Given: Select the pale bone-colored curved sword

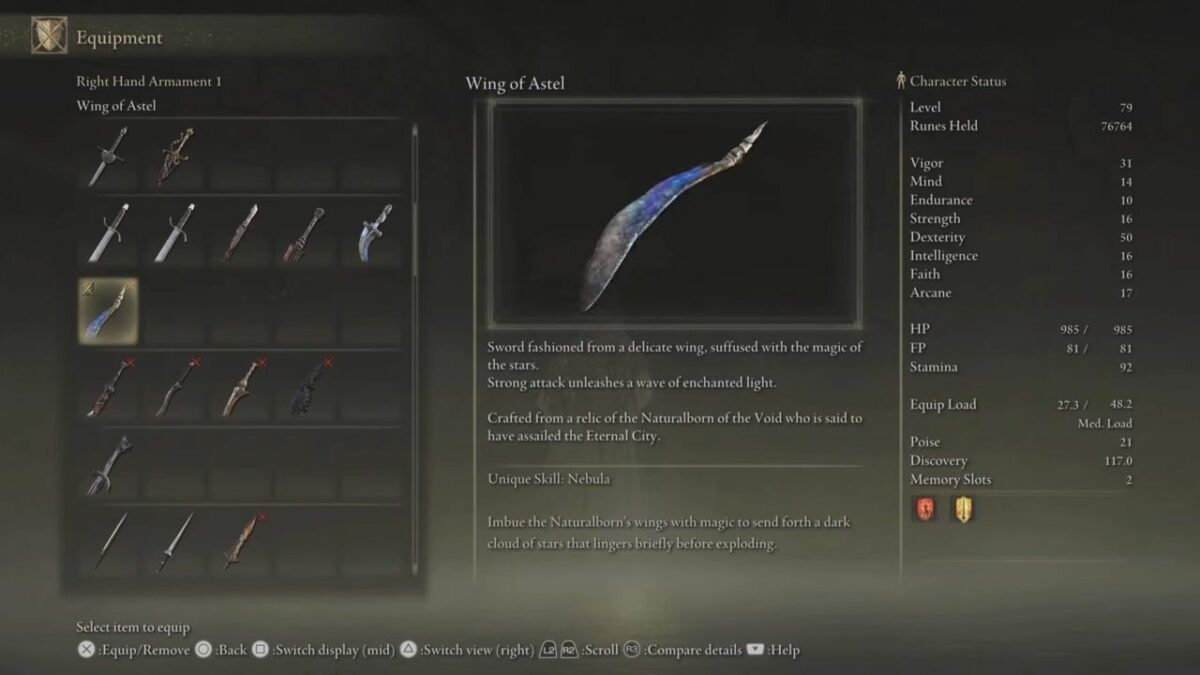Looking at the screenshot, I should pyautogui.click(x=241, y=388).
